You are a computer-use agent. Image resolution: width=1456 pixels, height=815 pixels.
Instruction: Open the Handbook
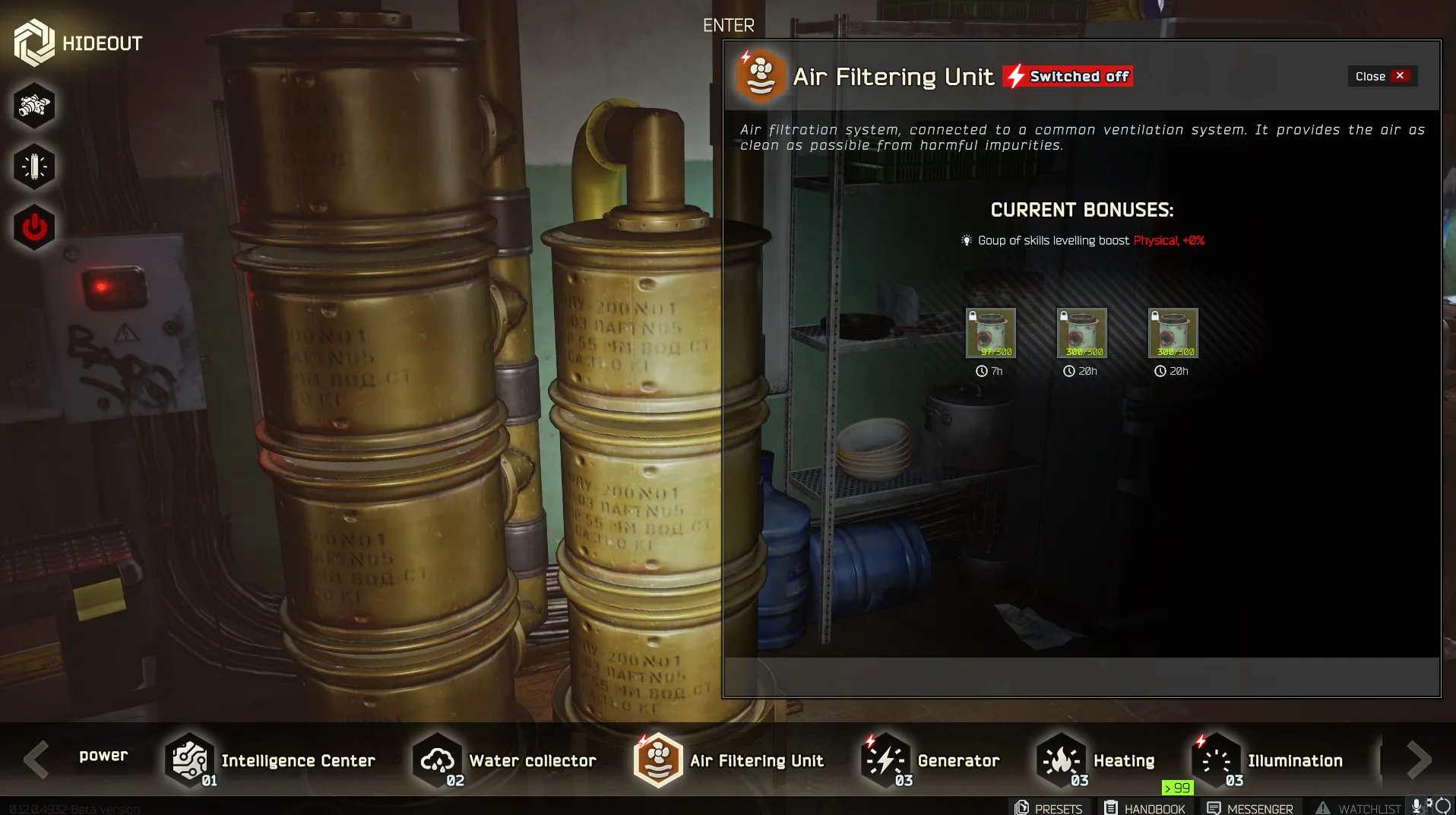point(1144,808)
